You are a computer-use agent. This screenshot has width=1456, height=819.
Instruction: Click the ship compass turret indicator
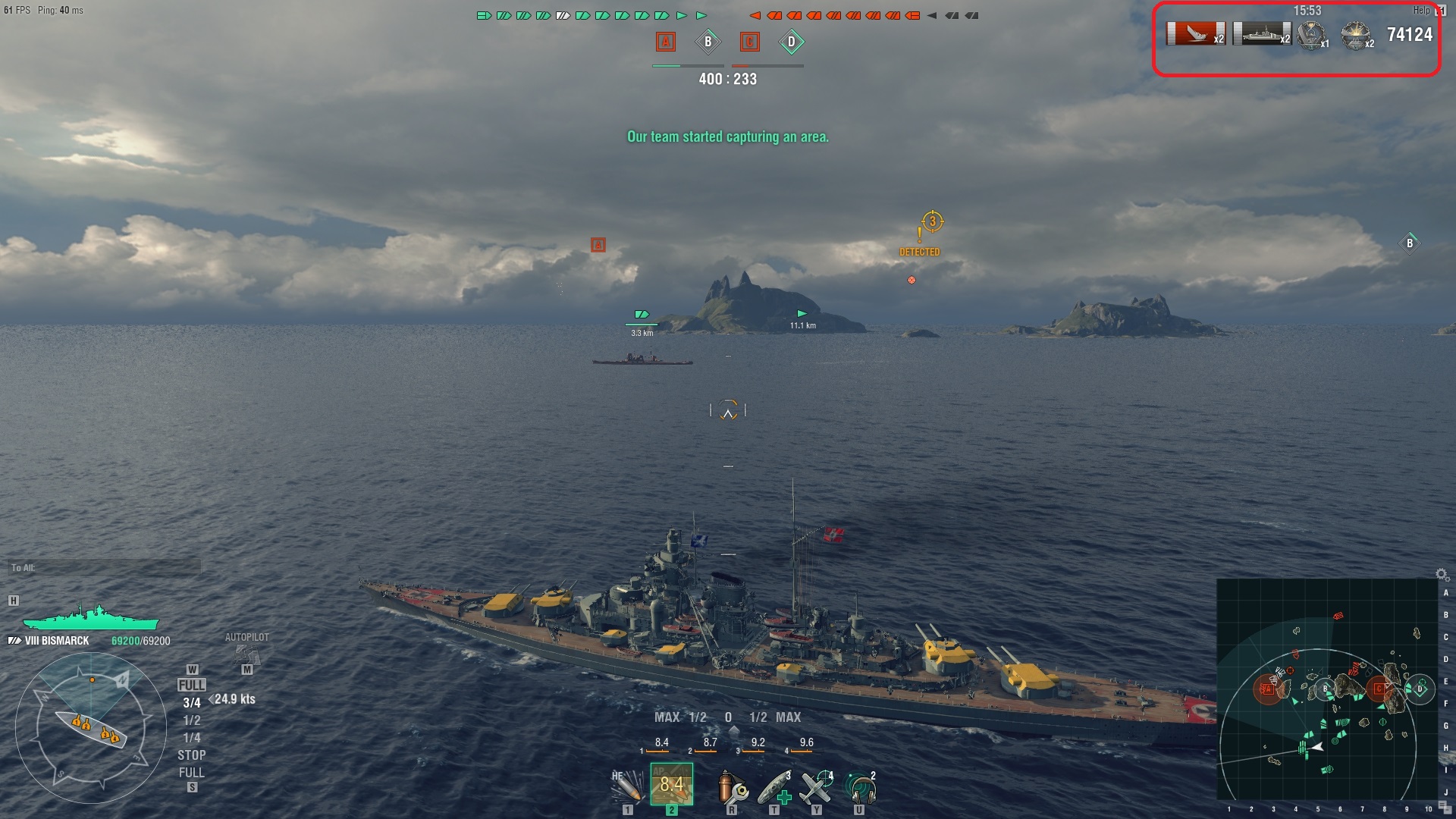click(x=91, y=730)
